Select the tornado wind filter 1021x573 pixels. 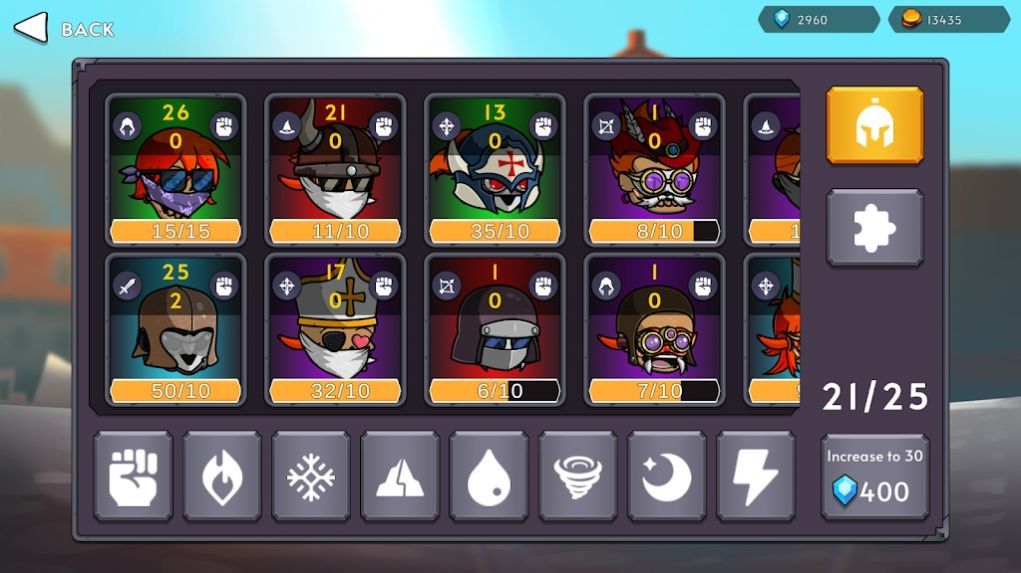coord(578,477)
